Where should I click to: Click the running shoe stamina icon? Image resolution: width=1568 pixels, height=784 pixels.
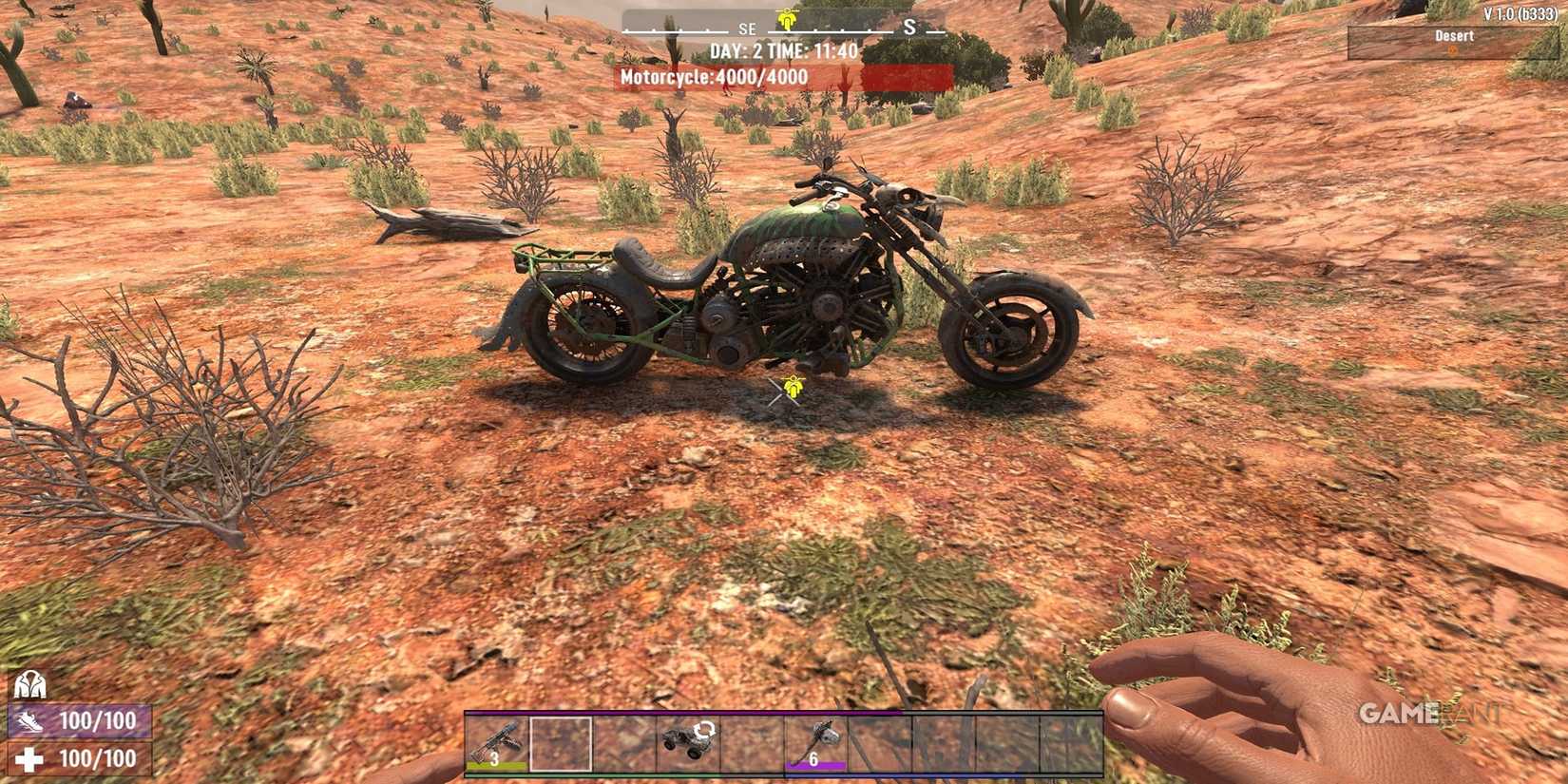(31, 722)
